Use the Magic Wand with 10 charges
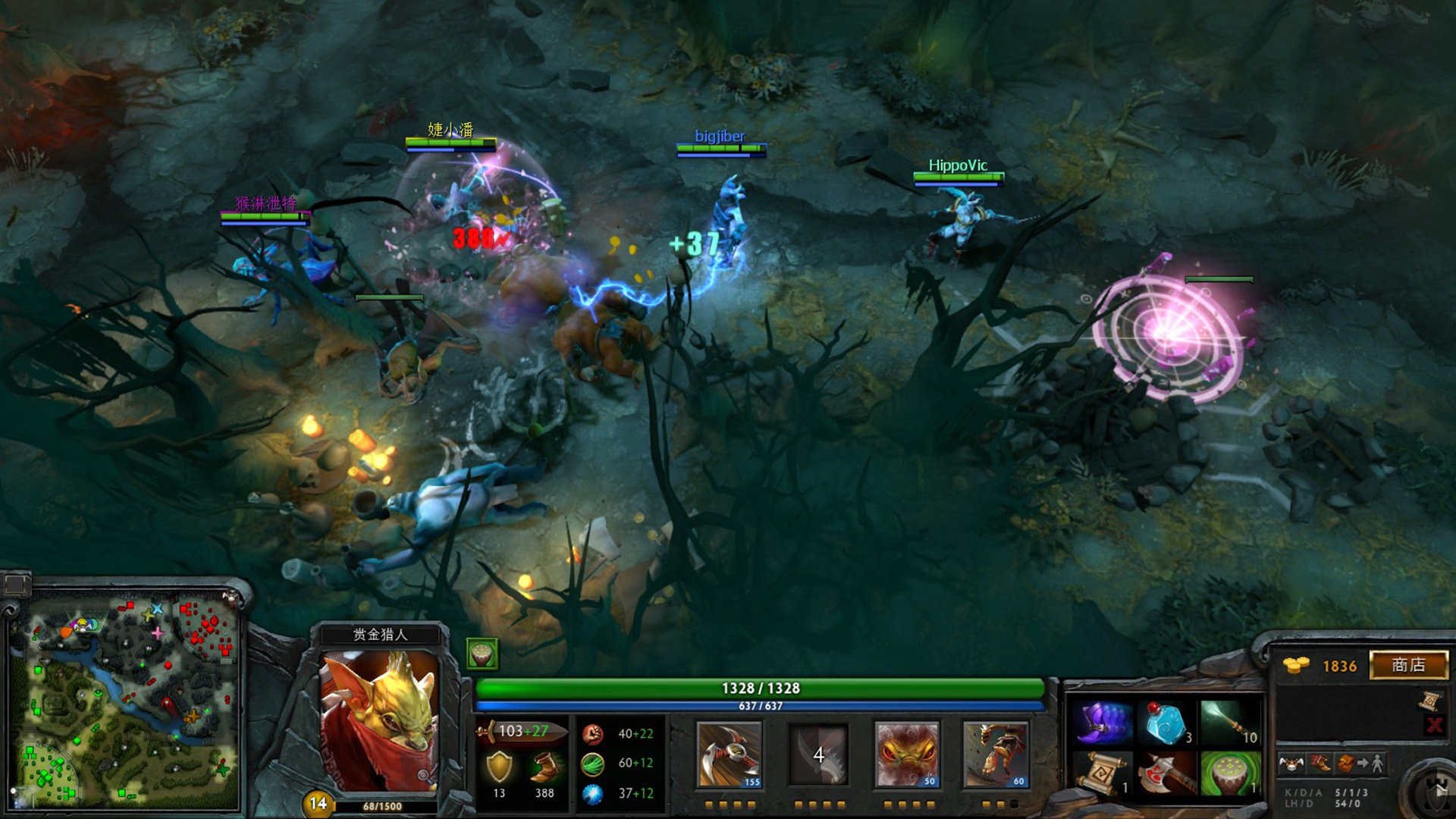This screenshot has width=1456, height=819. 1229,723
